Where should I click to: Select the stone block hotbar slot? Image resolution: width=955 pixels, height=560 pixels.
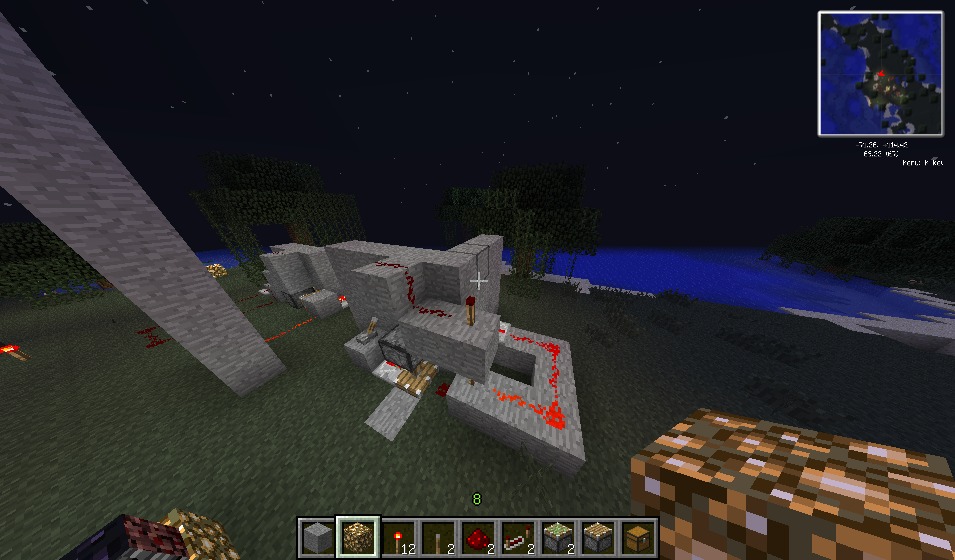click(x=317, y=538)
